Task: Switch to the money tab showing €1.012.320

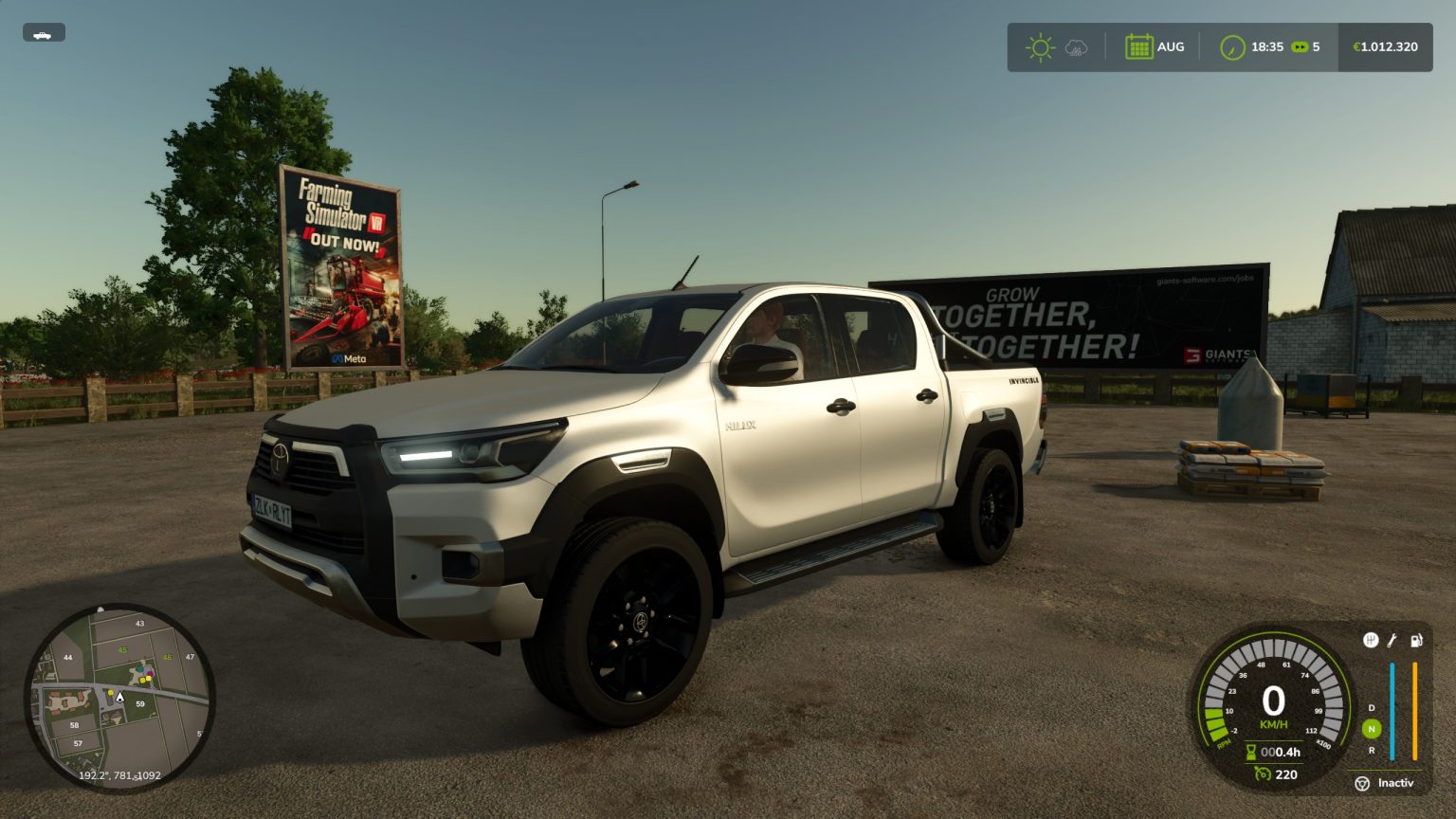Action: pos(1384,45)
